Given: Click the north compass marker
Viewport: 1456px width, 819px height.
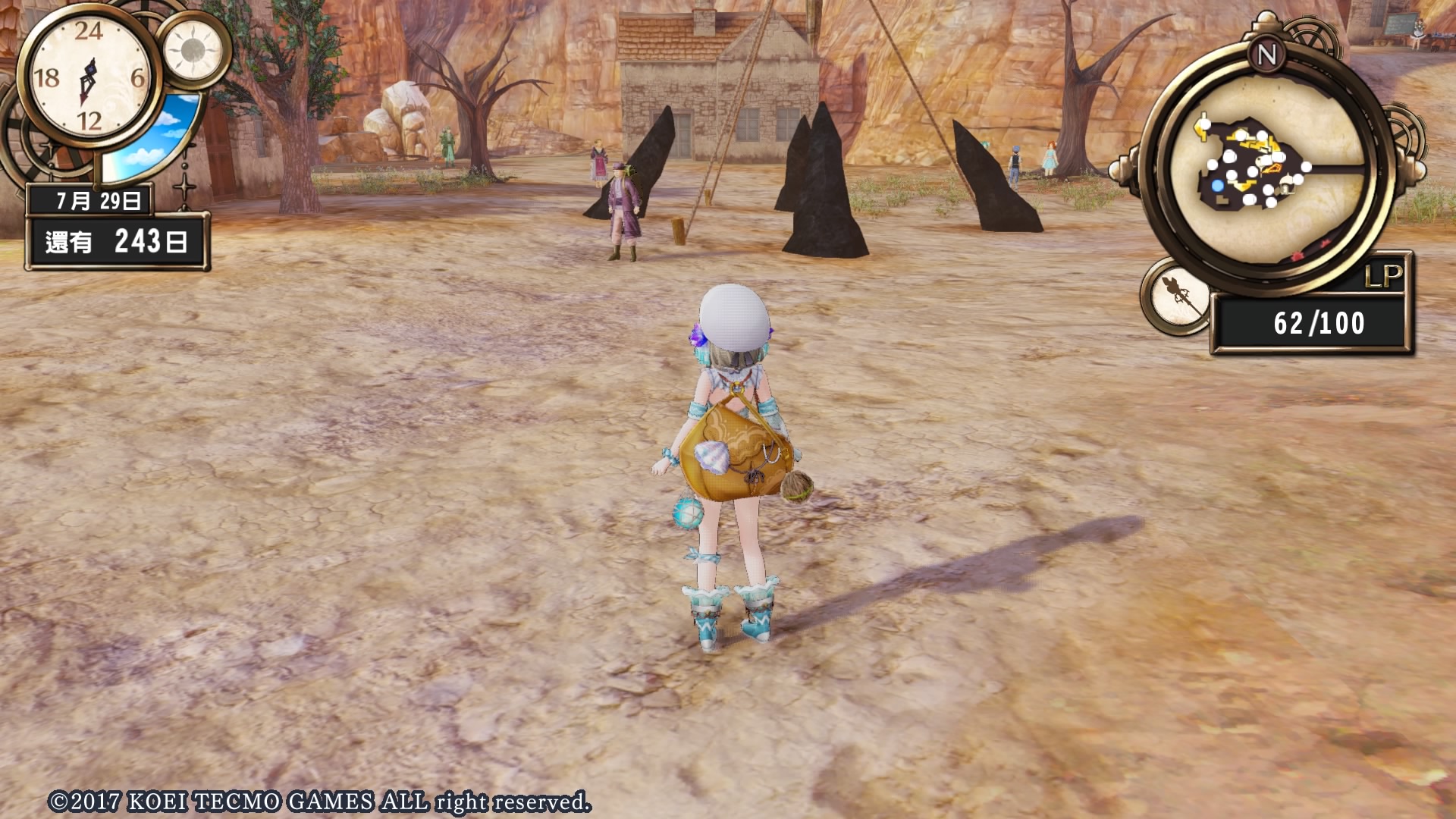Looking at the screenshot, I should (x=1266, y=55).
